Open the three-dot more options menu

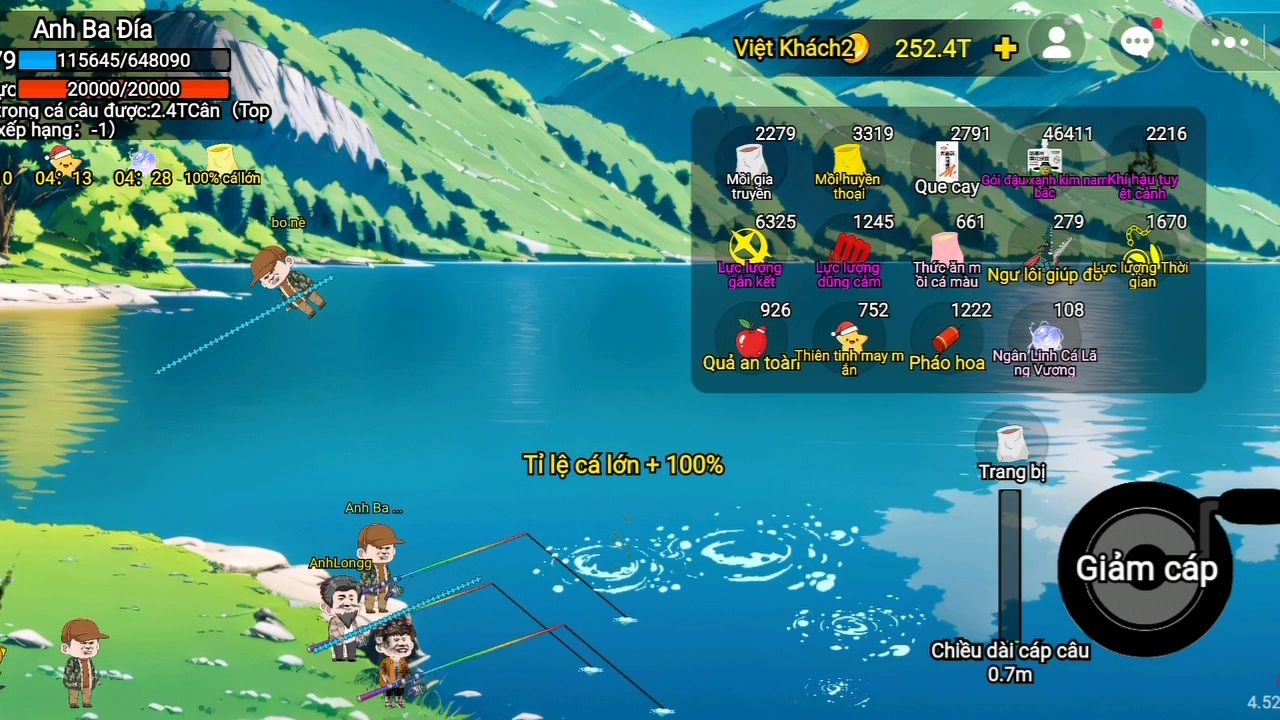pyautogui.click(x=1229, y=43)
